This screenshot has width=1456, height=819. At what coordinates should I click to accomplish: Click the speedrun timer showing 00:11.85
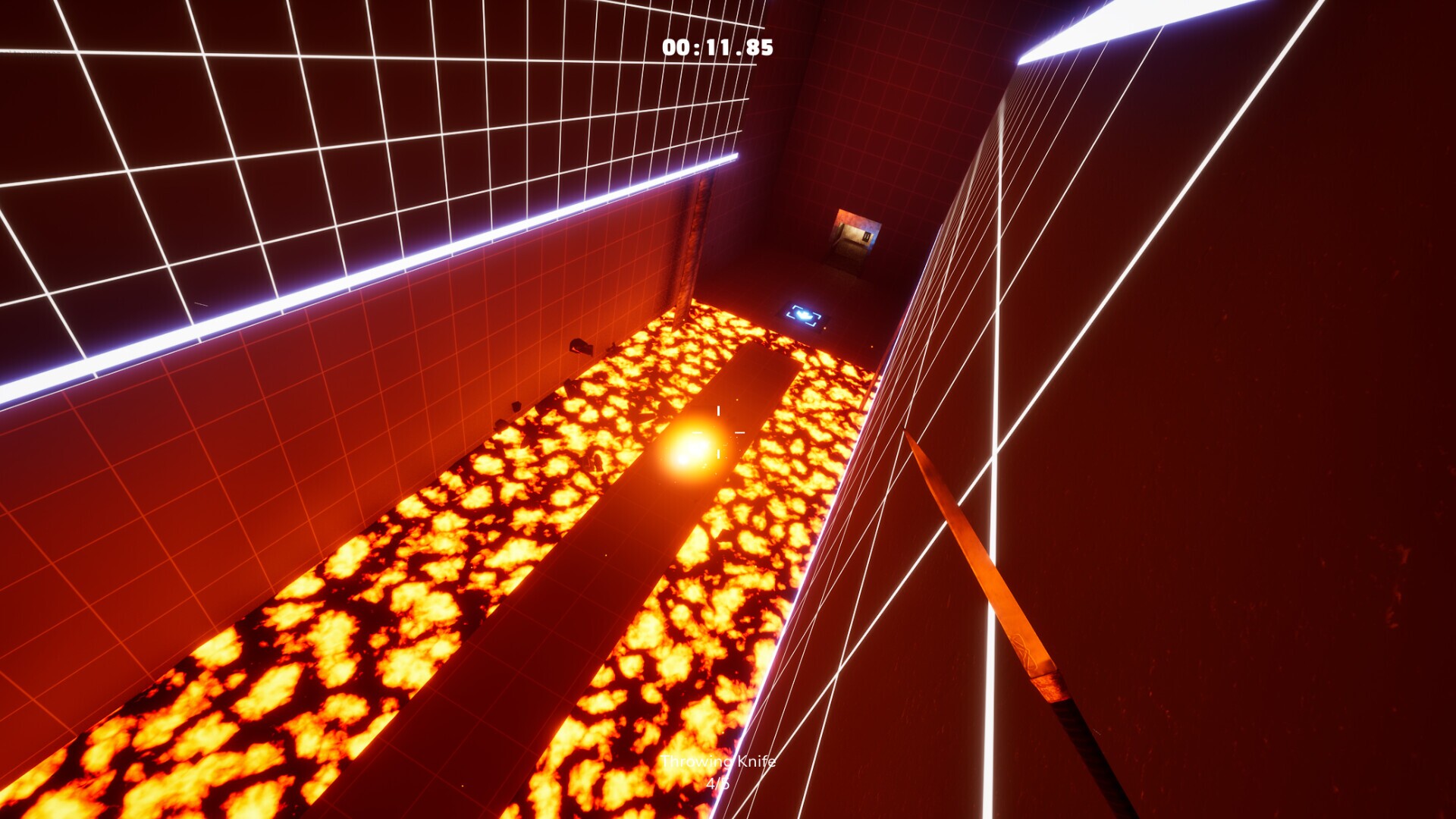click(x=716, y=48)
